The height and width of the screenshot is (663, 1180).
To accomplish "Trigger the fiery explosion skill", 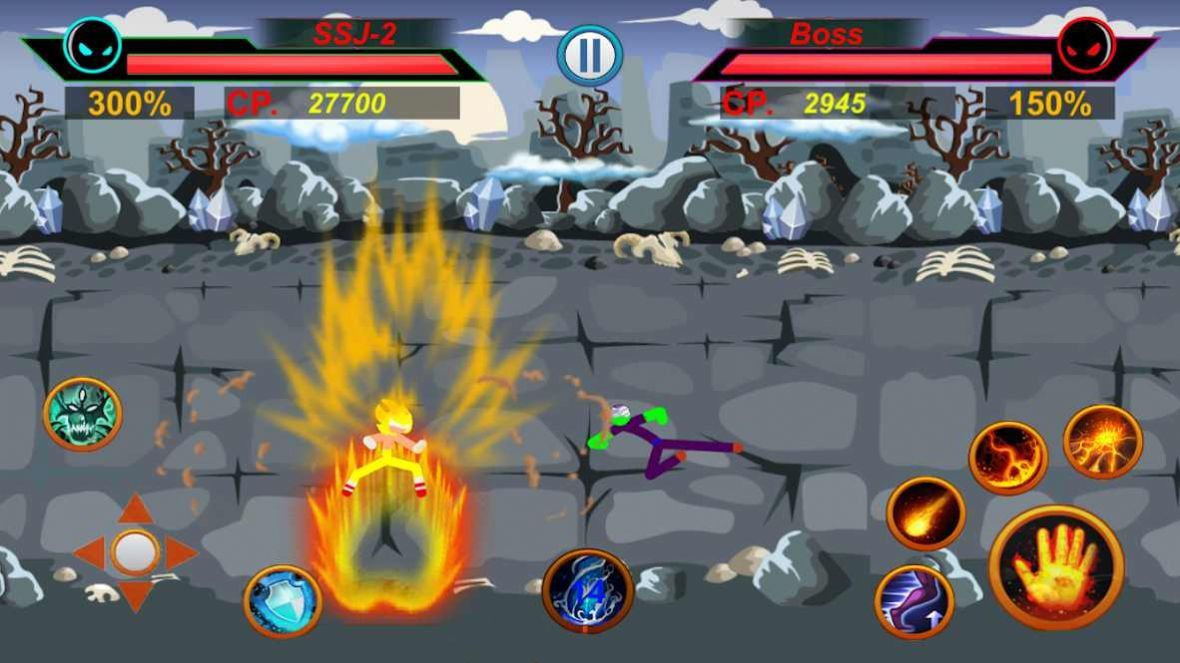I will (x=1102, y=441).
